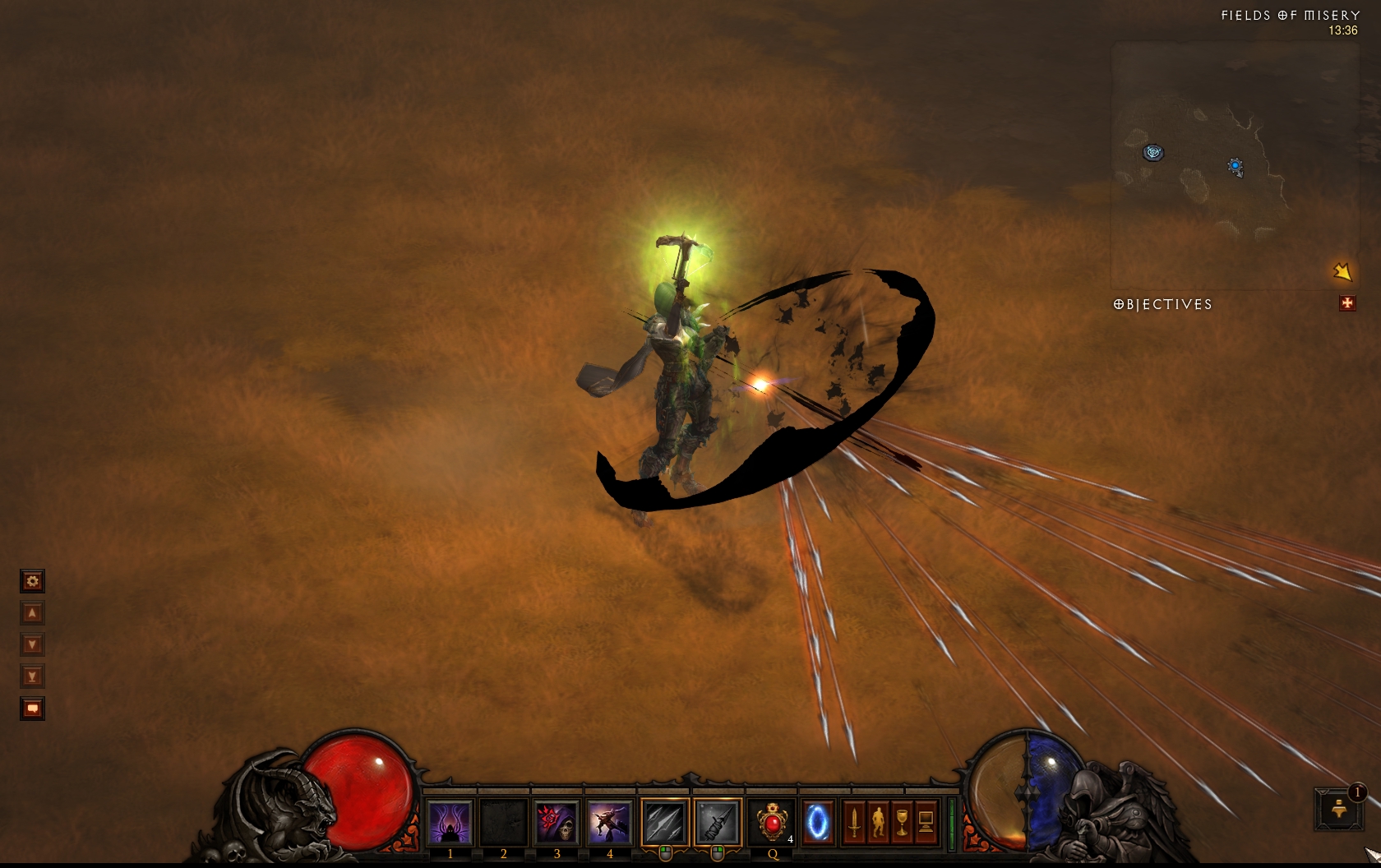This screenshot has height=868, width=1381.
Task: Toggle the chat speech bubble button
Action: [x=32, y=709]
